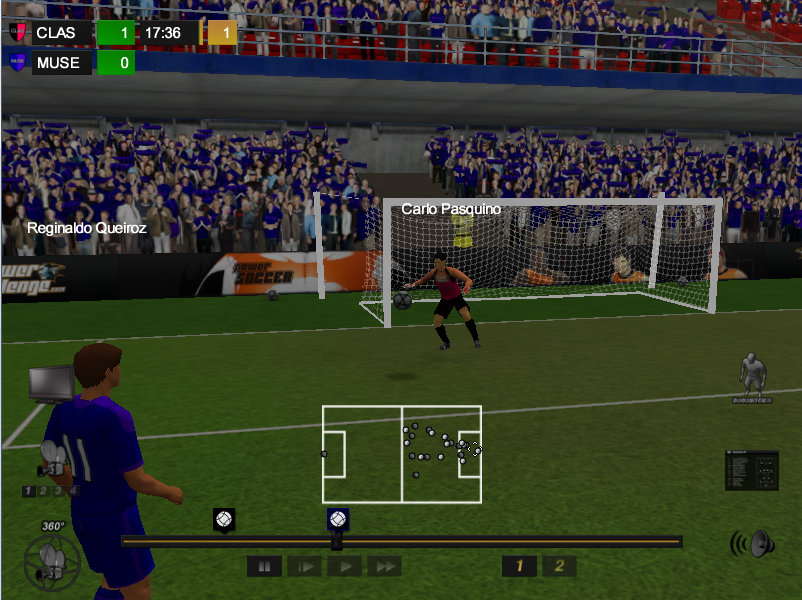Click the match timeline bar

point(500,541)
